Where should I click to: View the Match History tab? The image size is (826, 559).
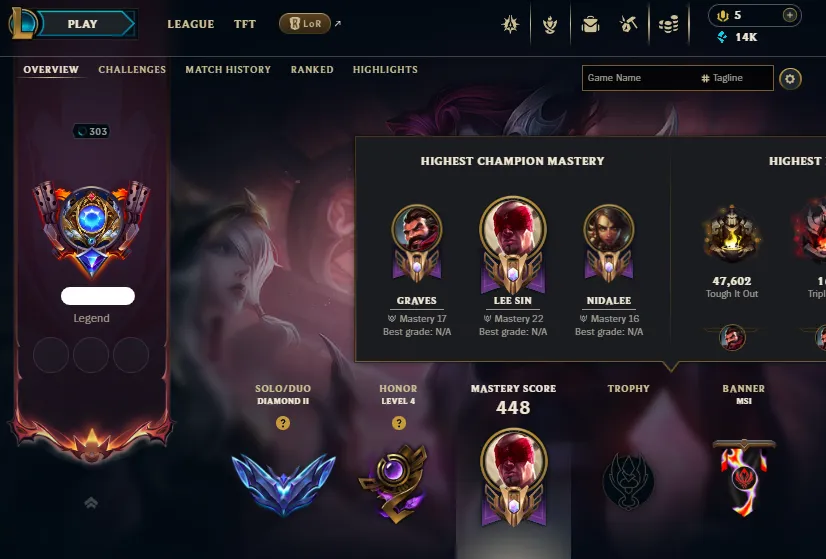228,70
